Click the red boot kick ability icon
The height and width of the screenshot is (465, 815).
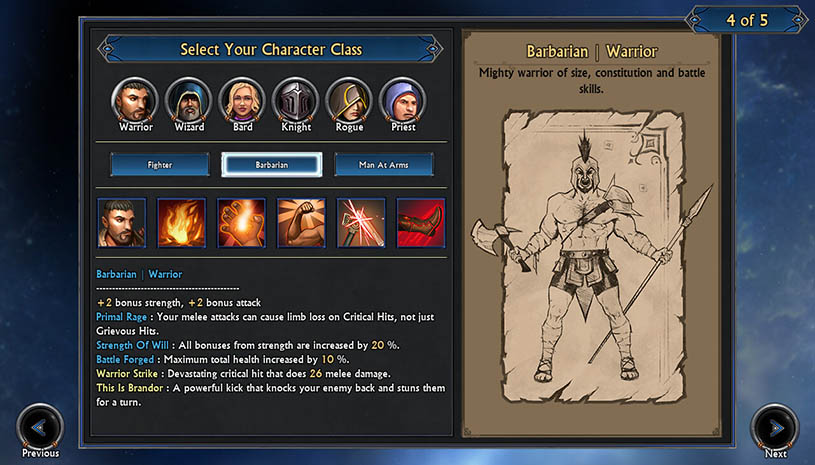pyautogui.click(x=421, y=223)
